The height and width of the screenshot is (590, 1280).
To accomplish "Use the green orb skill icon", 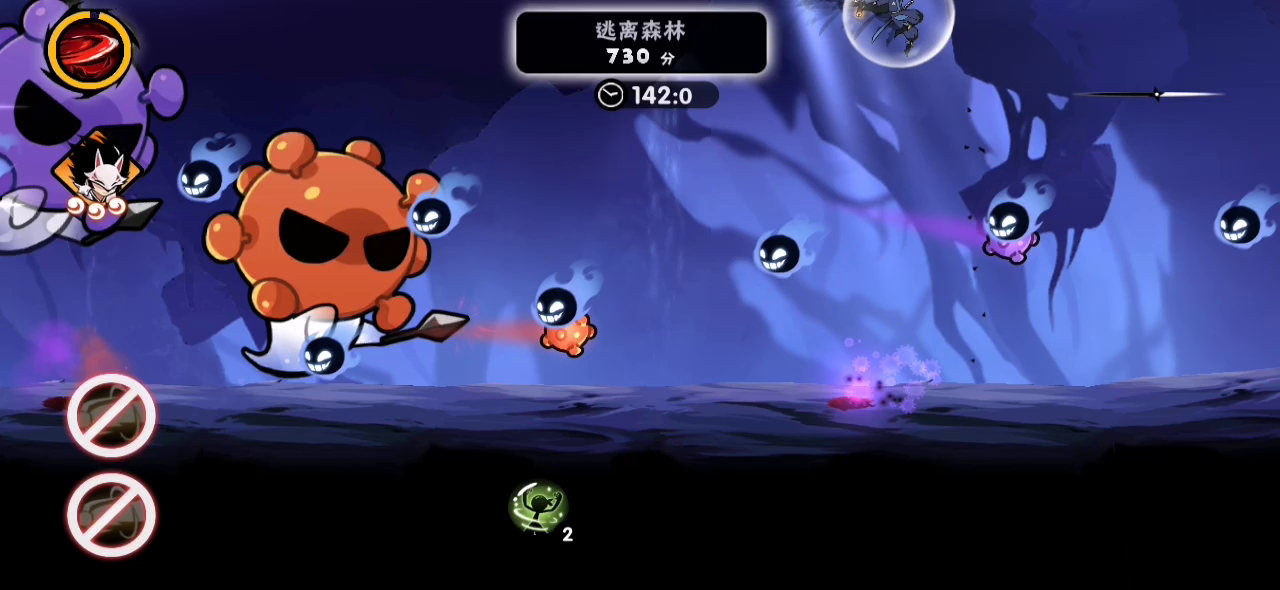I will pos(539,506).
